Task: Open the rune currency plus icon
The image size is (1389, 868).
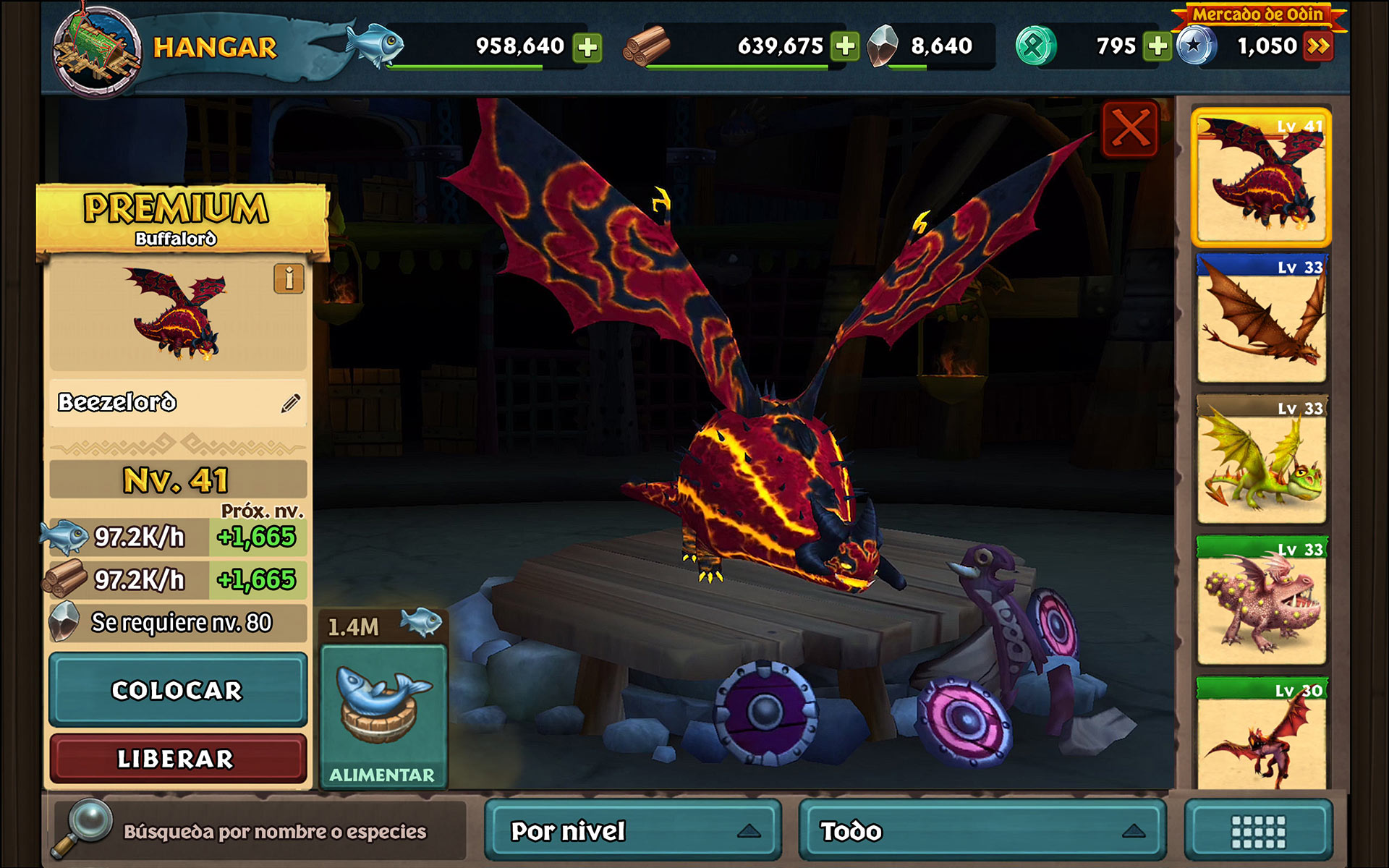Action: pos(1156,46)
